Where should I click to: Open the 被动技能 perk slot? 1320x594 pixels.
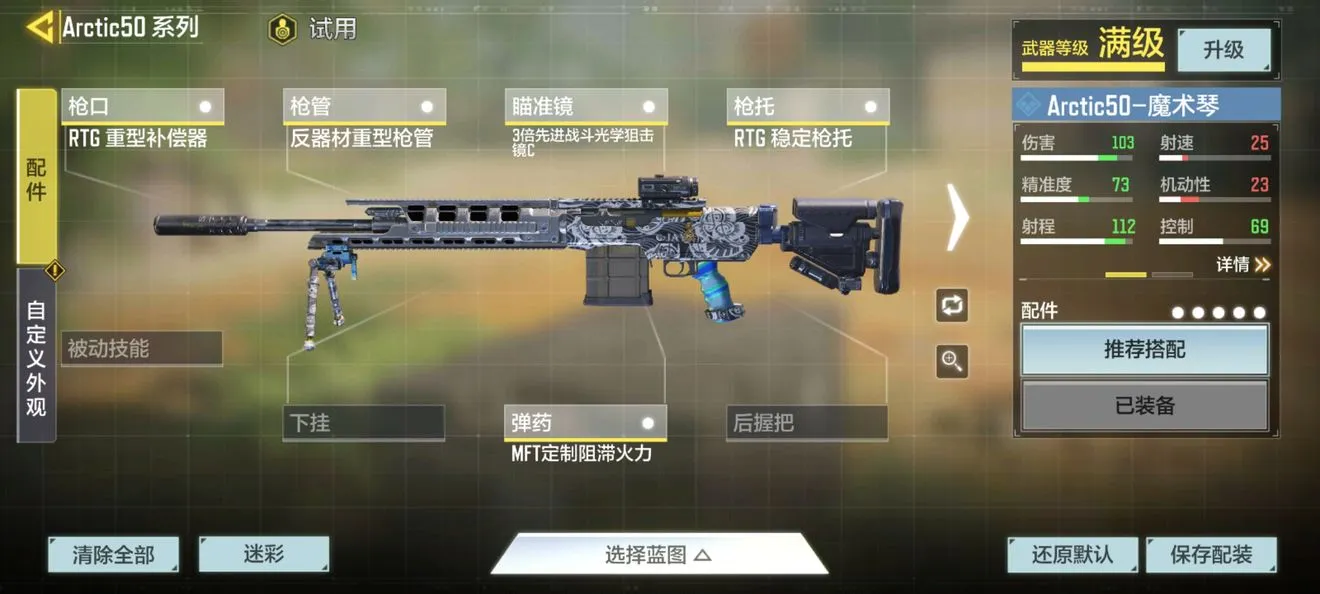coord(141,349)
